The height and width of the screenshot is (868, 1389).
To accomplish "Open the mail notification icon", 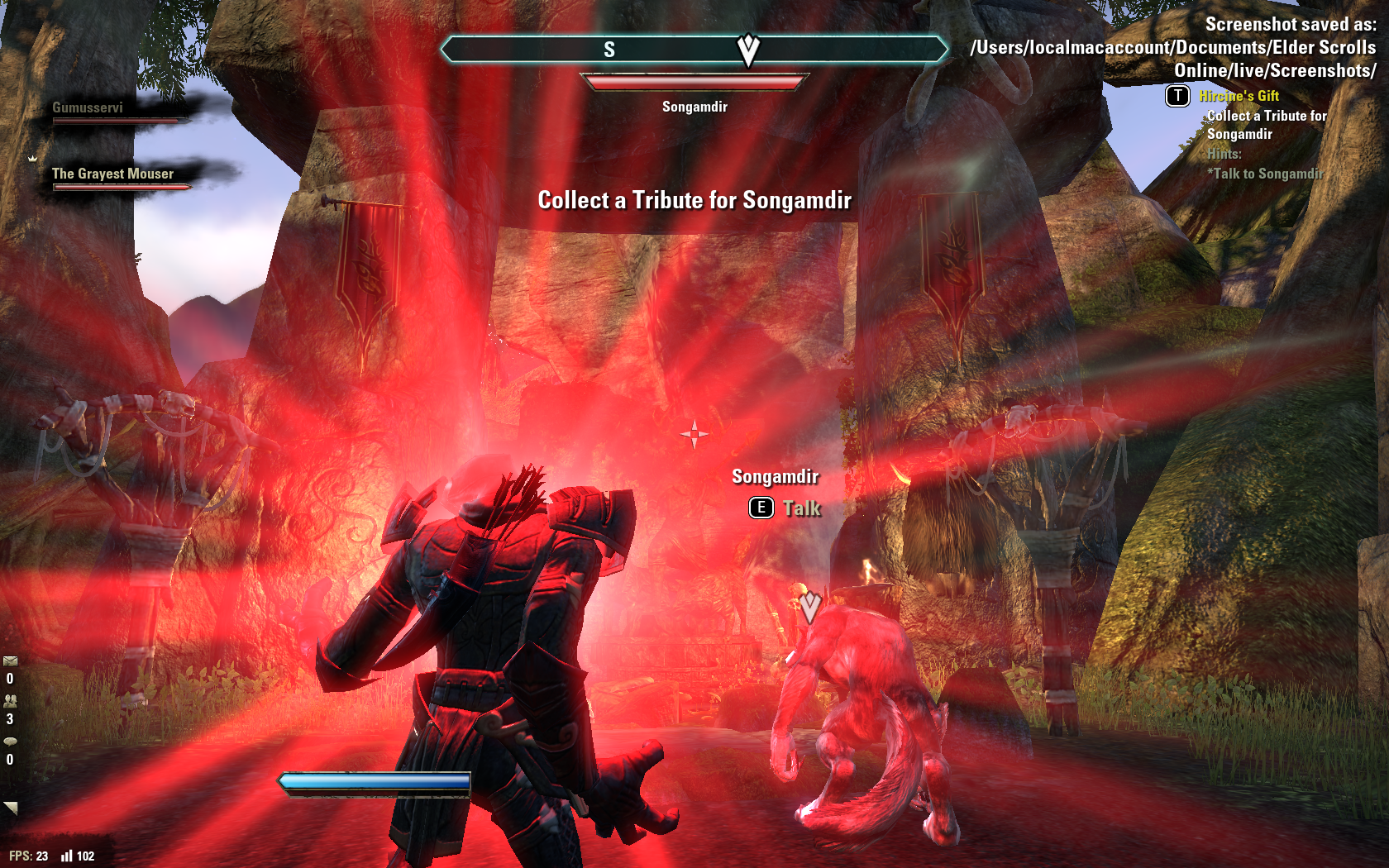I will coord(10,661).
